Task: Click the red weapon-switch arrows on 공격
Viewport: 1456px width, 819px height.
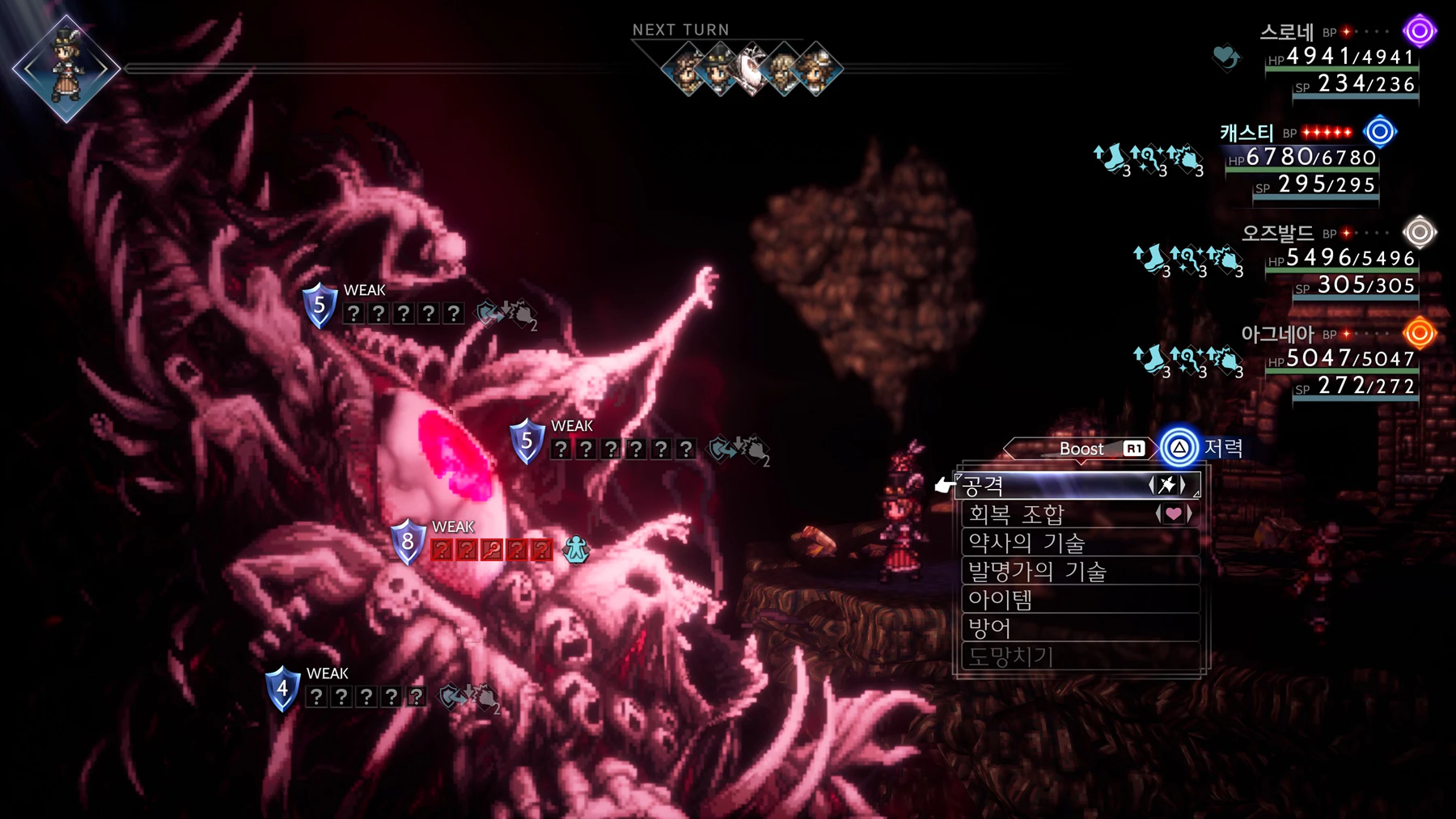Action: [x=1167, y=485]
